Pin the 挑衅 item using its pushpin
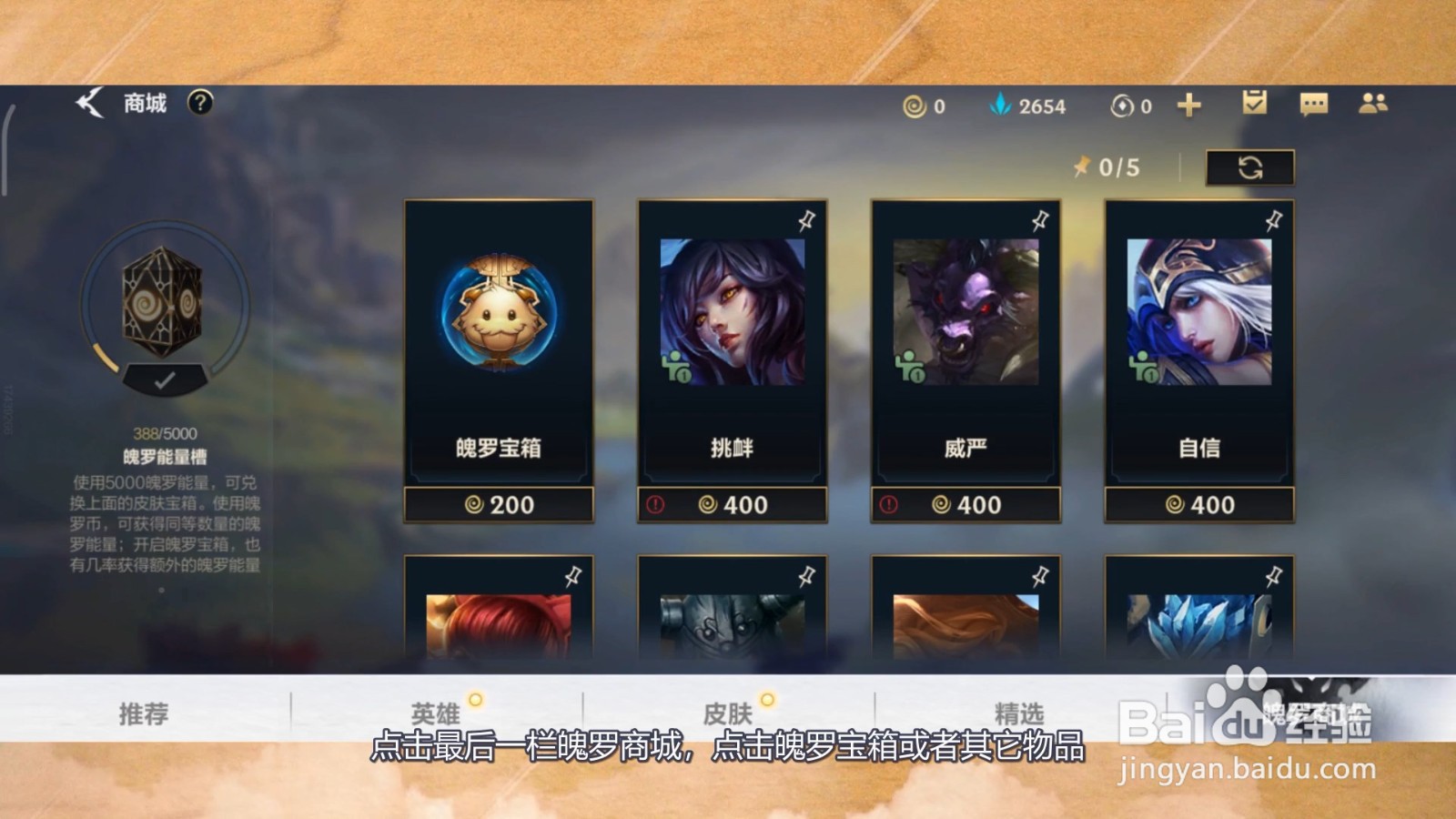1456x819 pixels. pos(808,218)
